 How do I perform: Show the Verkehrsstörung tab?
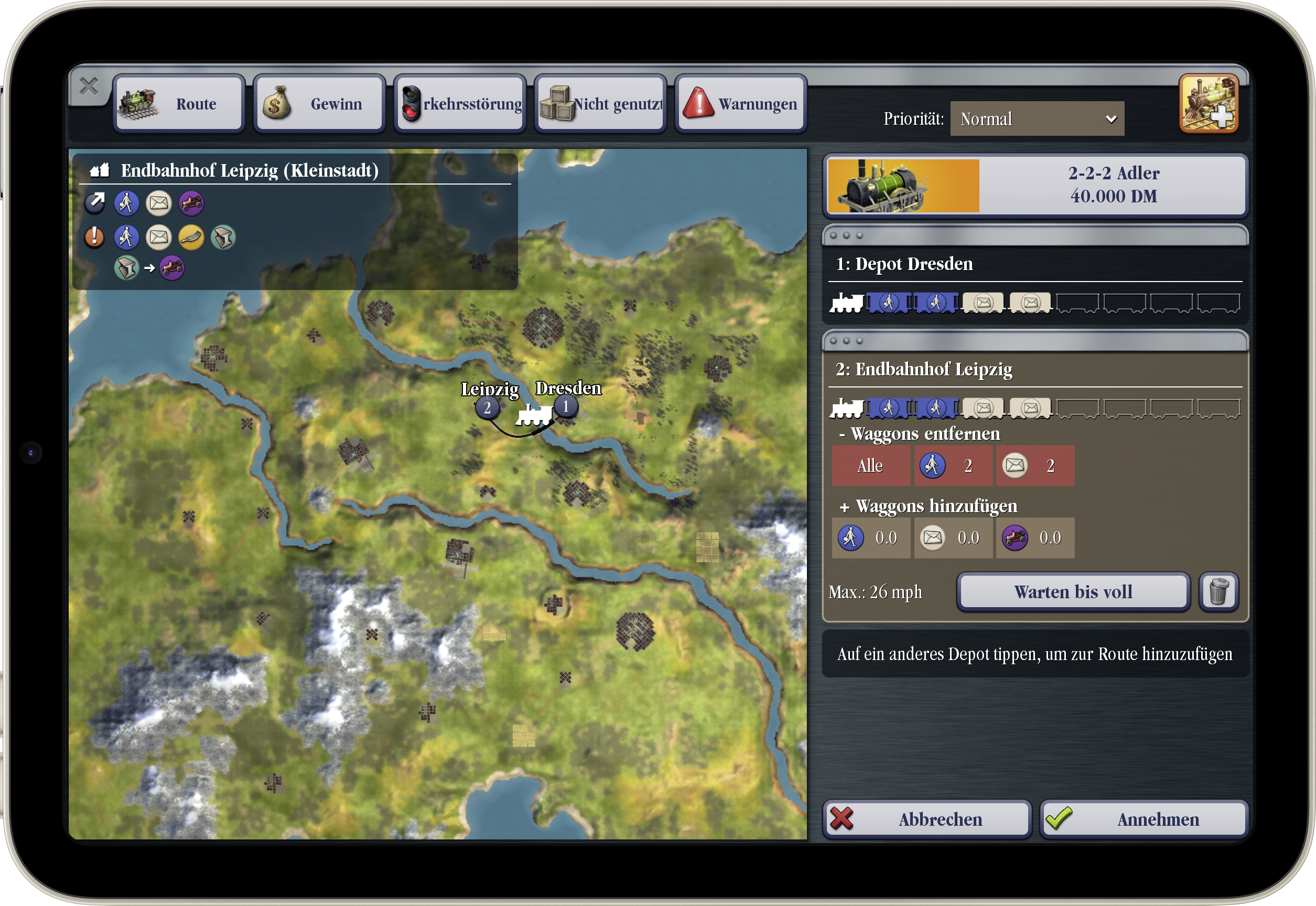[460, 104]
